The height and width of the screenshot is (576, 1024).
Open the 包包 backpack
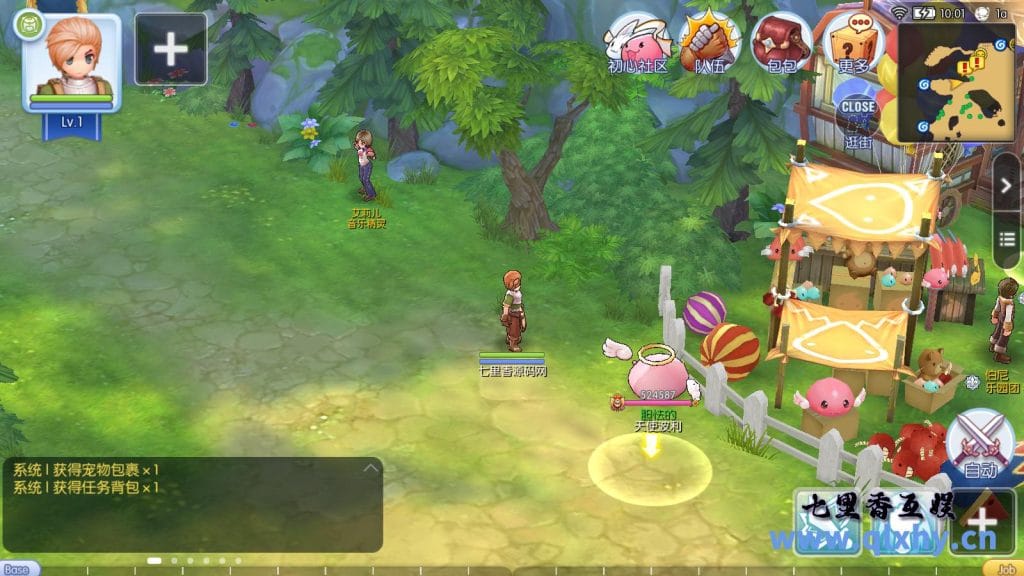coord(782,42)
